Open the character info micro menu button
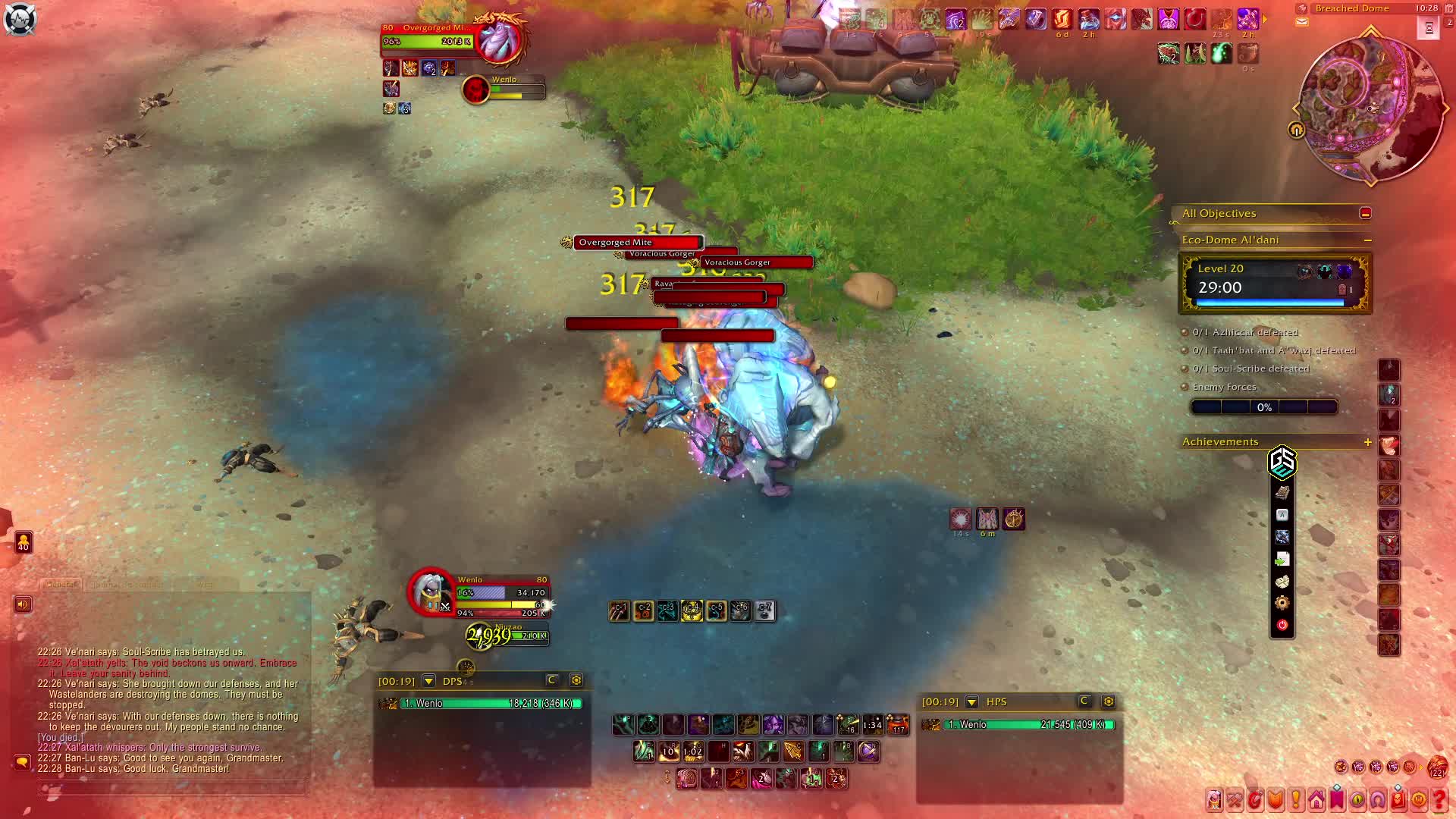The width and height of the screenshot is (1456, 819). 1214,800
